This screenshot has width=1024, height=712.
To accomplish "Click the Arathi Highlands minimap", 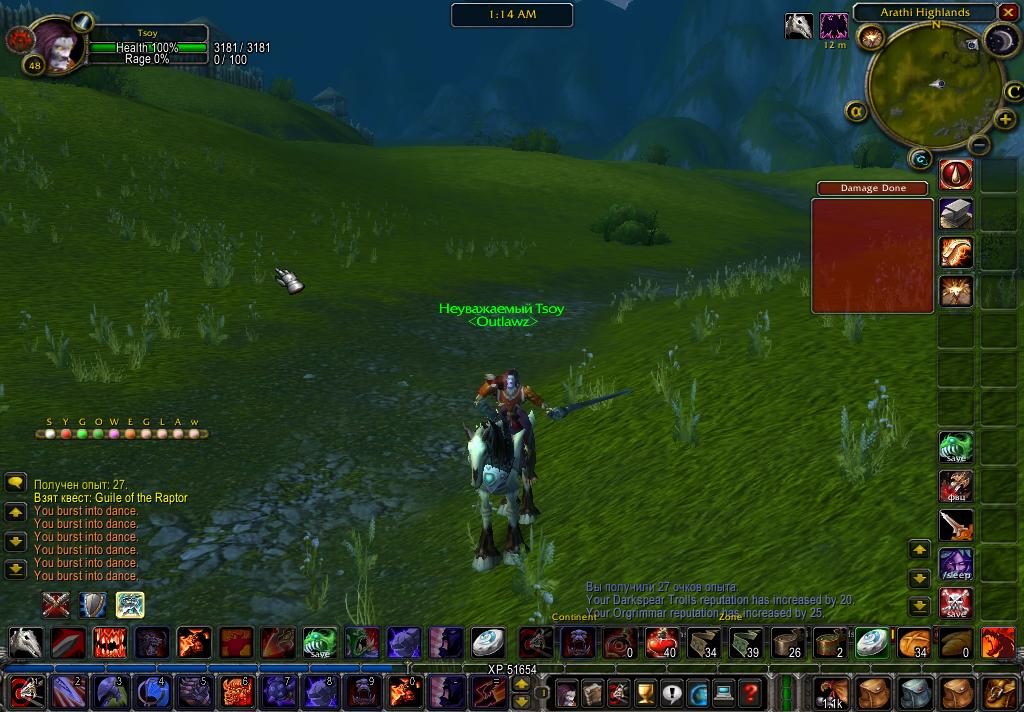I will pyautogui.click(x=927, y=86).
